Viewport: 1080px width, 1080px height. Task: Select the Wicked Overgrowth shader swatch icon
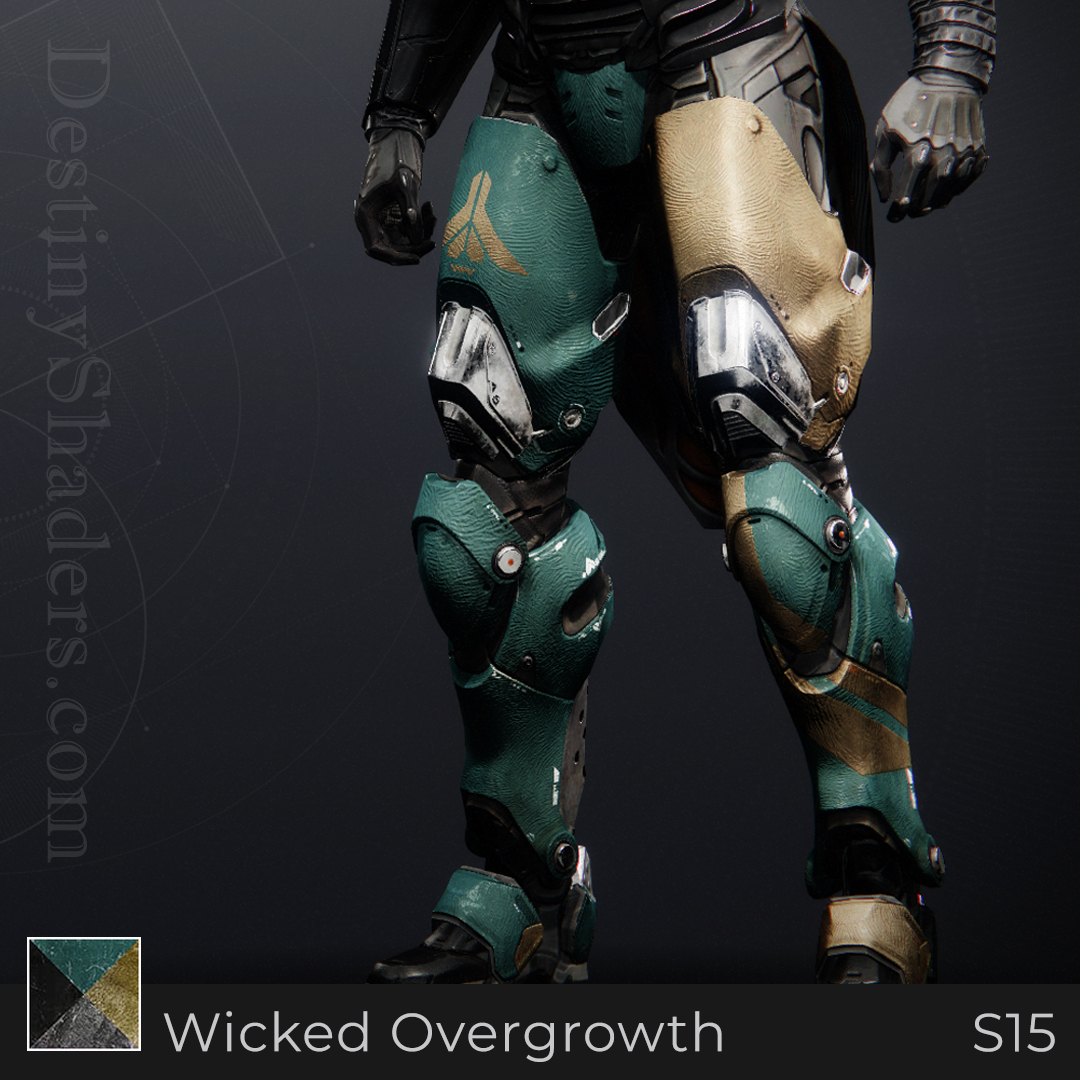click(x=84, y=993)
